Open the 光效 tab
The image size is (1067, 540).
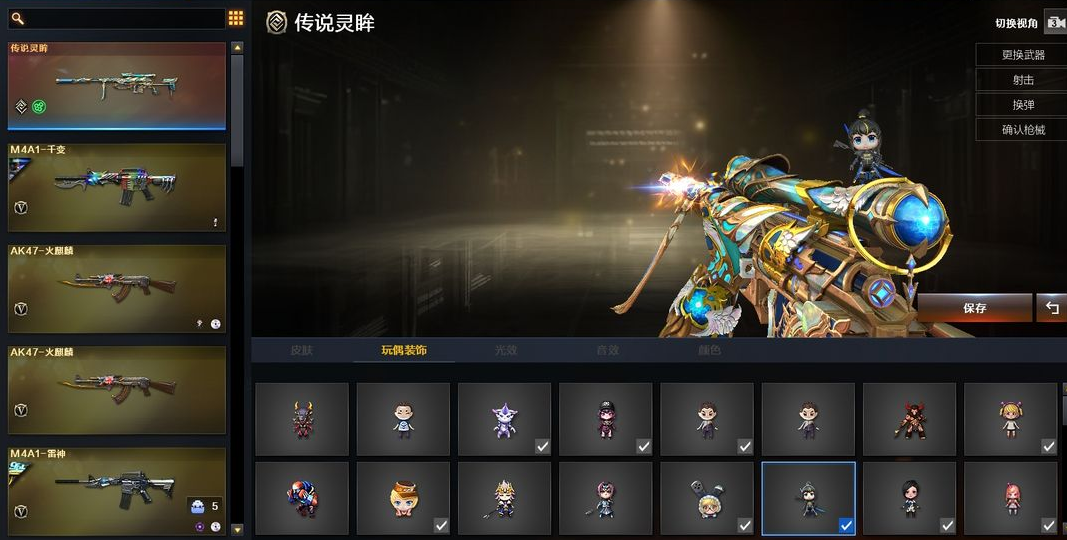506,351
